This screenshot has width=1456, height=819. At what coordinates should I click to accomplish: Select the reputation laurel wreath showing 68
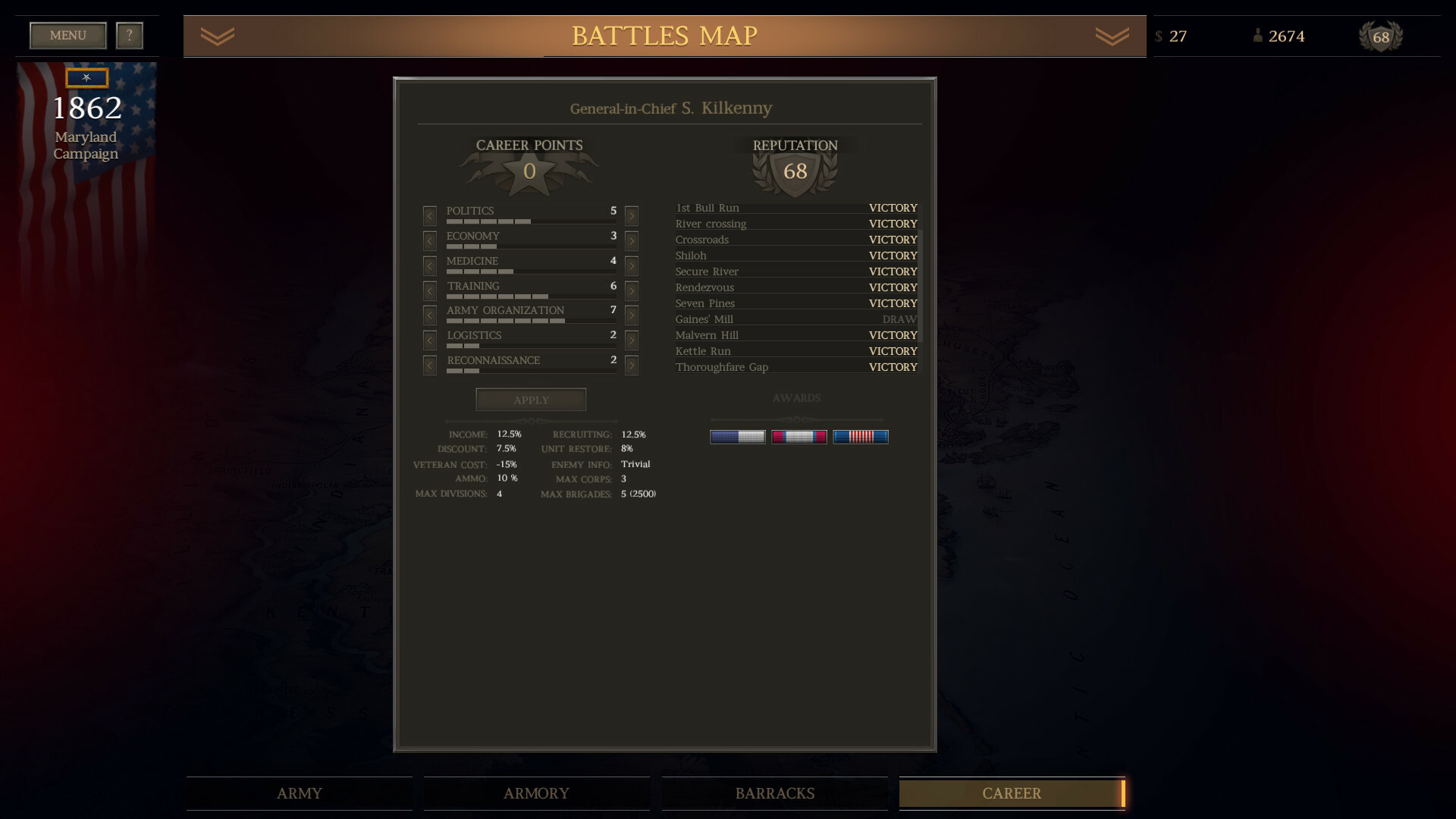point(1381,36)
